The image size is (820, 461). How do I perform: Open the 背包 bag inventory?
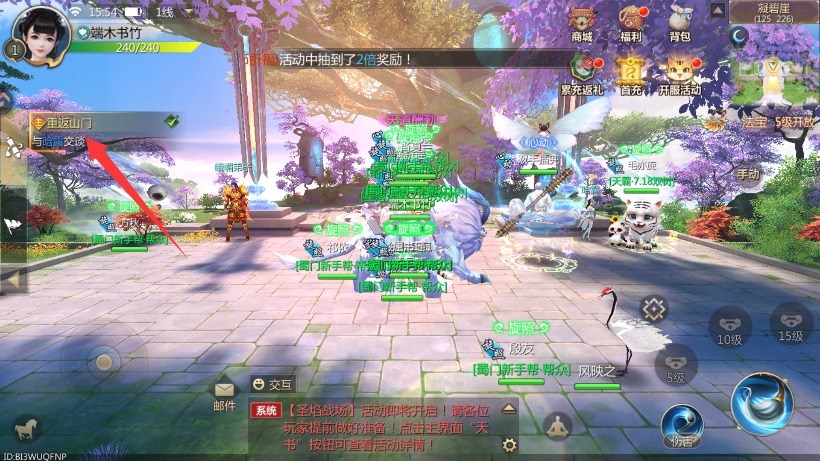tap(680, 22)
